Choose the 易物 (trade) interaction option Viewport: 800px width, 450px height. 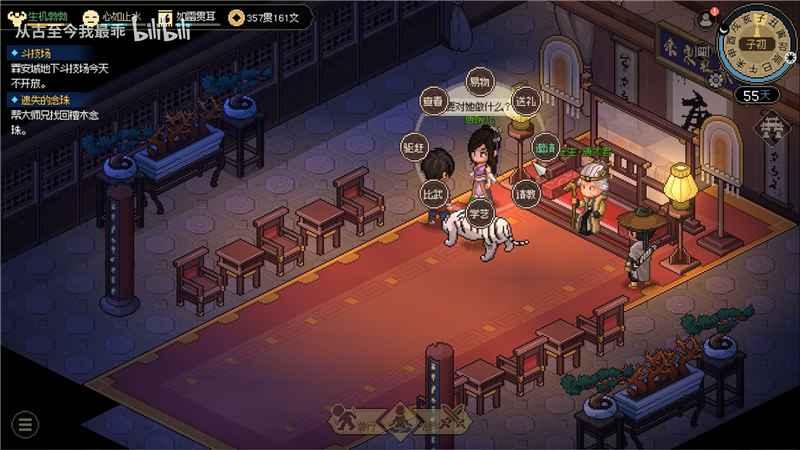481,82
